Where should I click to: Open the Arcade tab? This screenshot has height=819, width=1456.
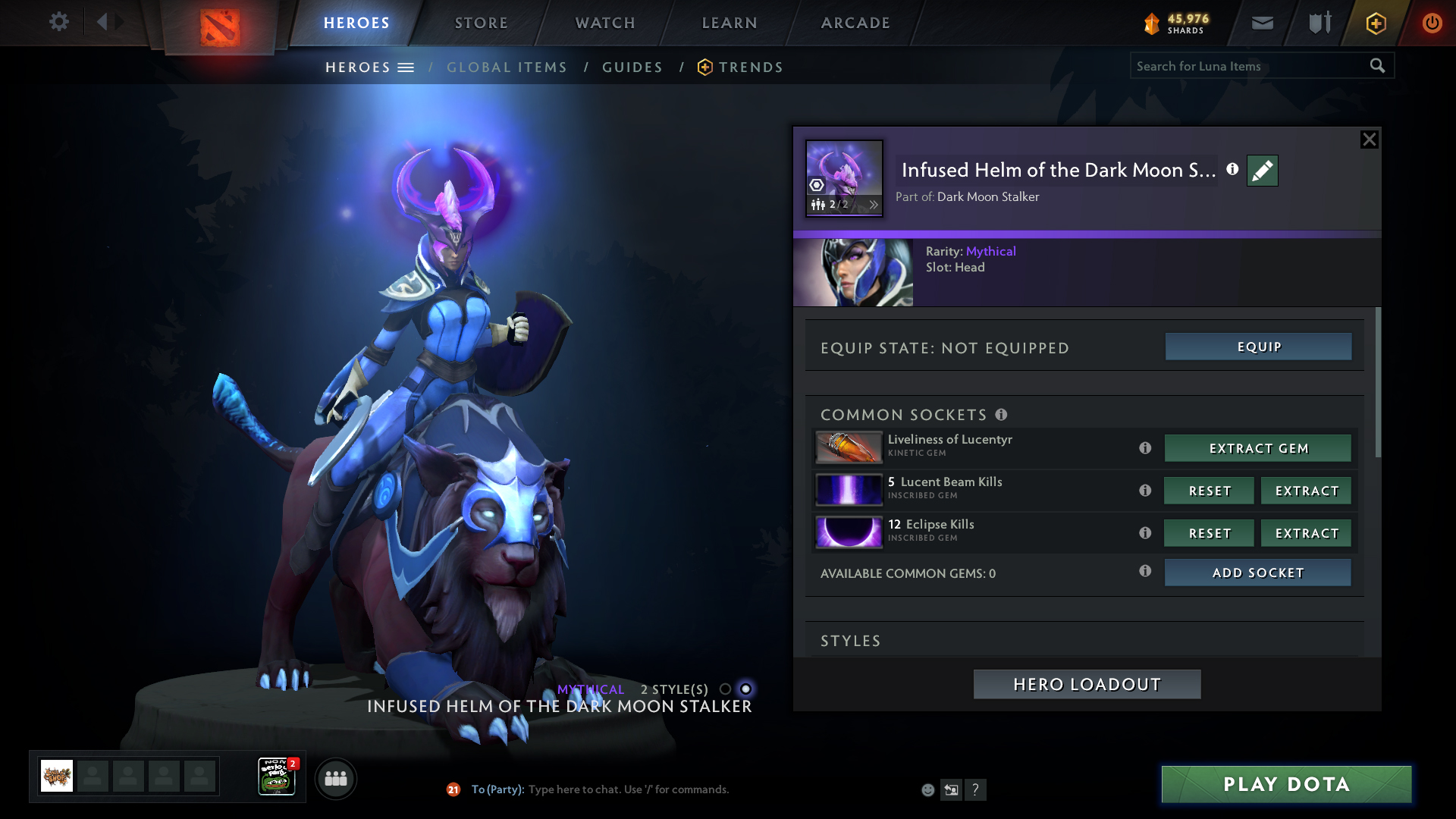click(855, 23)
